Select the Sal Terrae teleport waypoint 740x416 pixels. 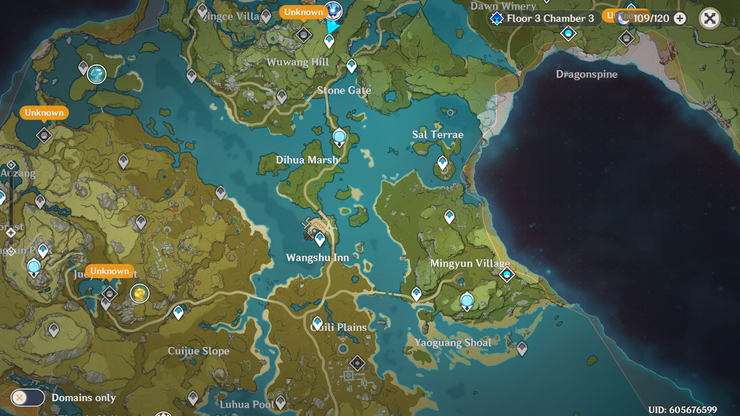click(442, 162)
